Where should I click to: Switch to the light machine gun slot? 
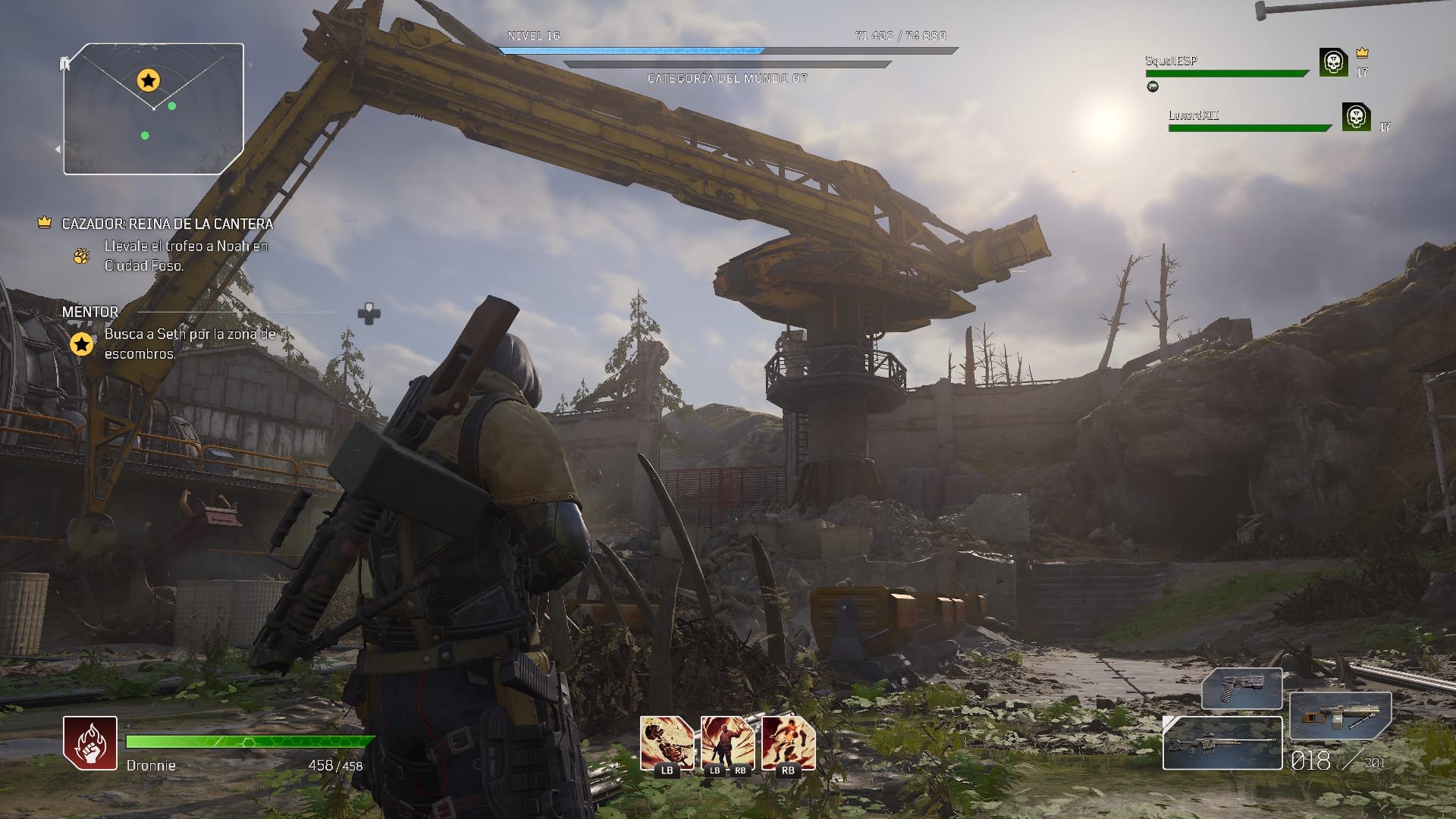click(x=1340, y=716)
